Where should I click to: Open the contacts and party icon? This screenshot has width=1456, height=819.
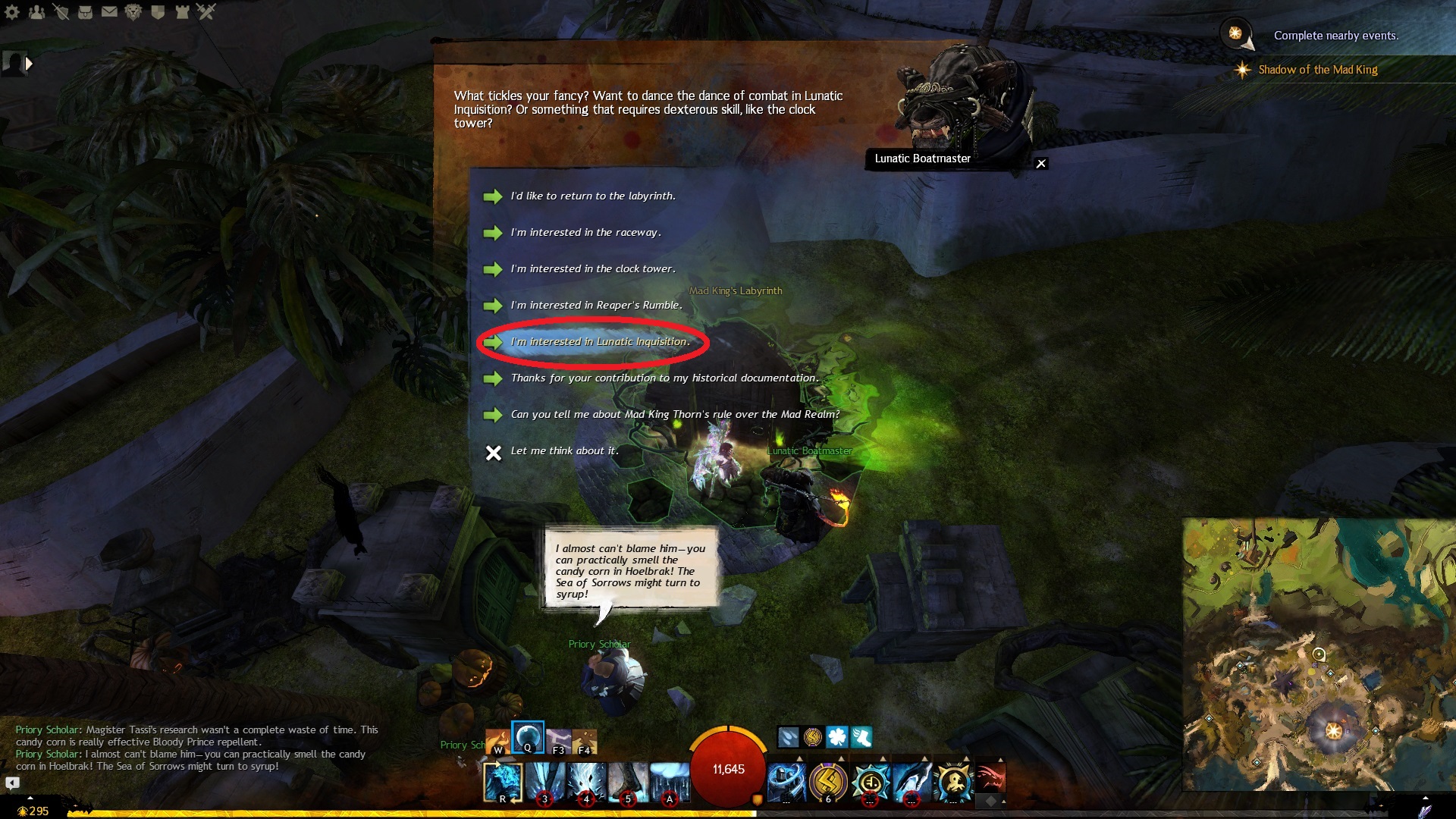click(36, 12)
